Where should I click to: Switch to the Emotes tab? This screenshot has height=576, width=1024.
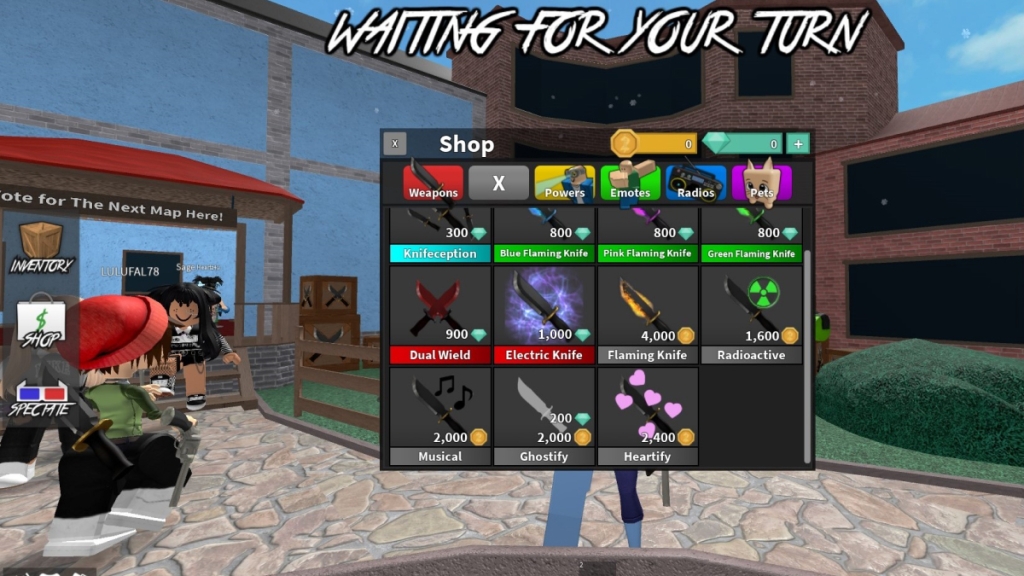630,183
